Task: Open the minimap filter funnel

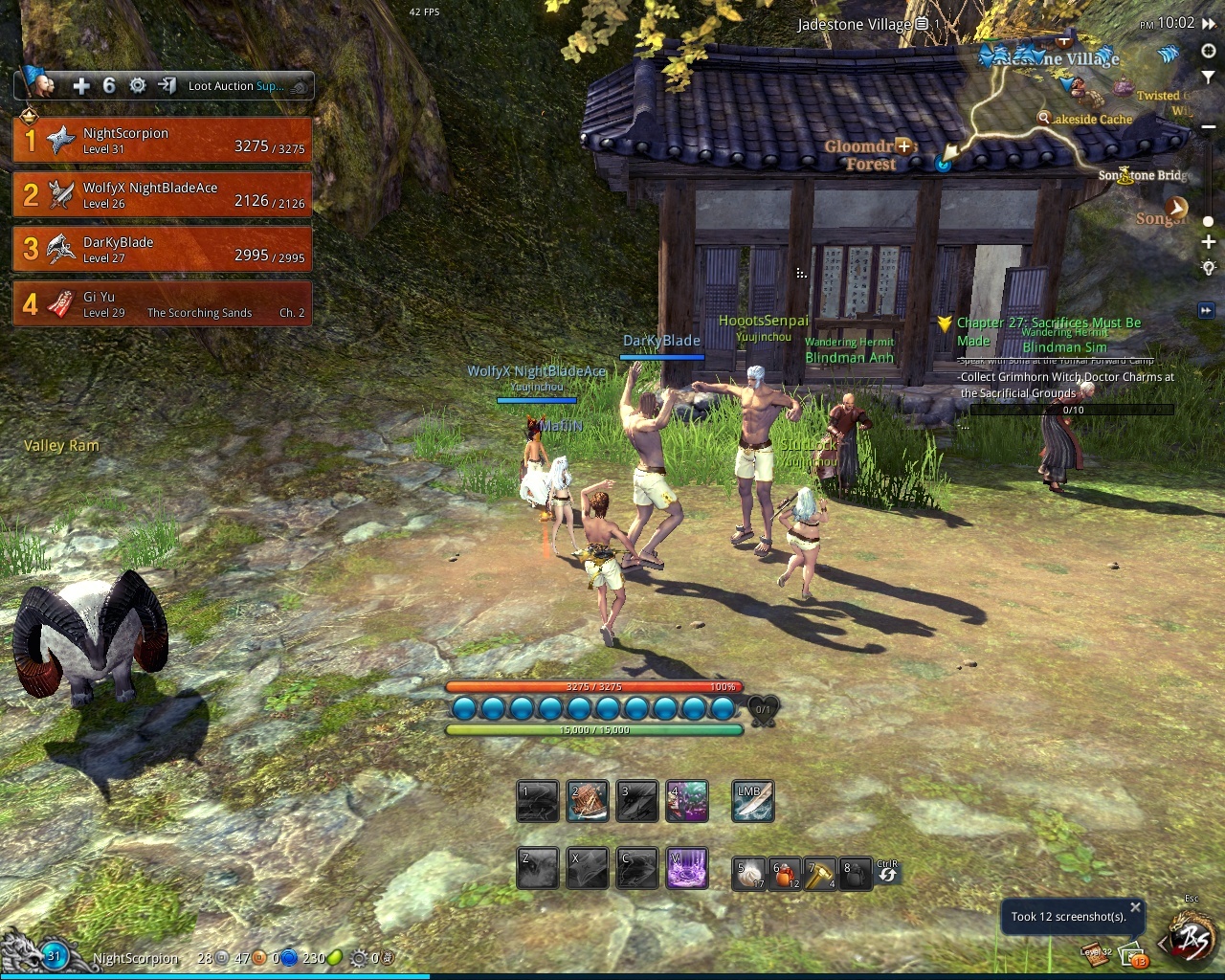Action: 1209,76
